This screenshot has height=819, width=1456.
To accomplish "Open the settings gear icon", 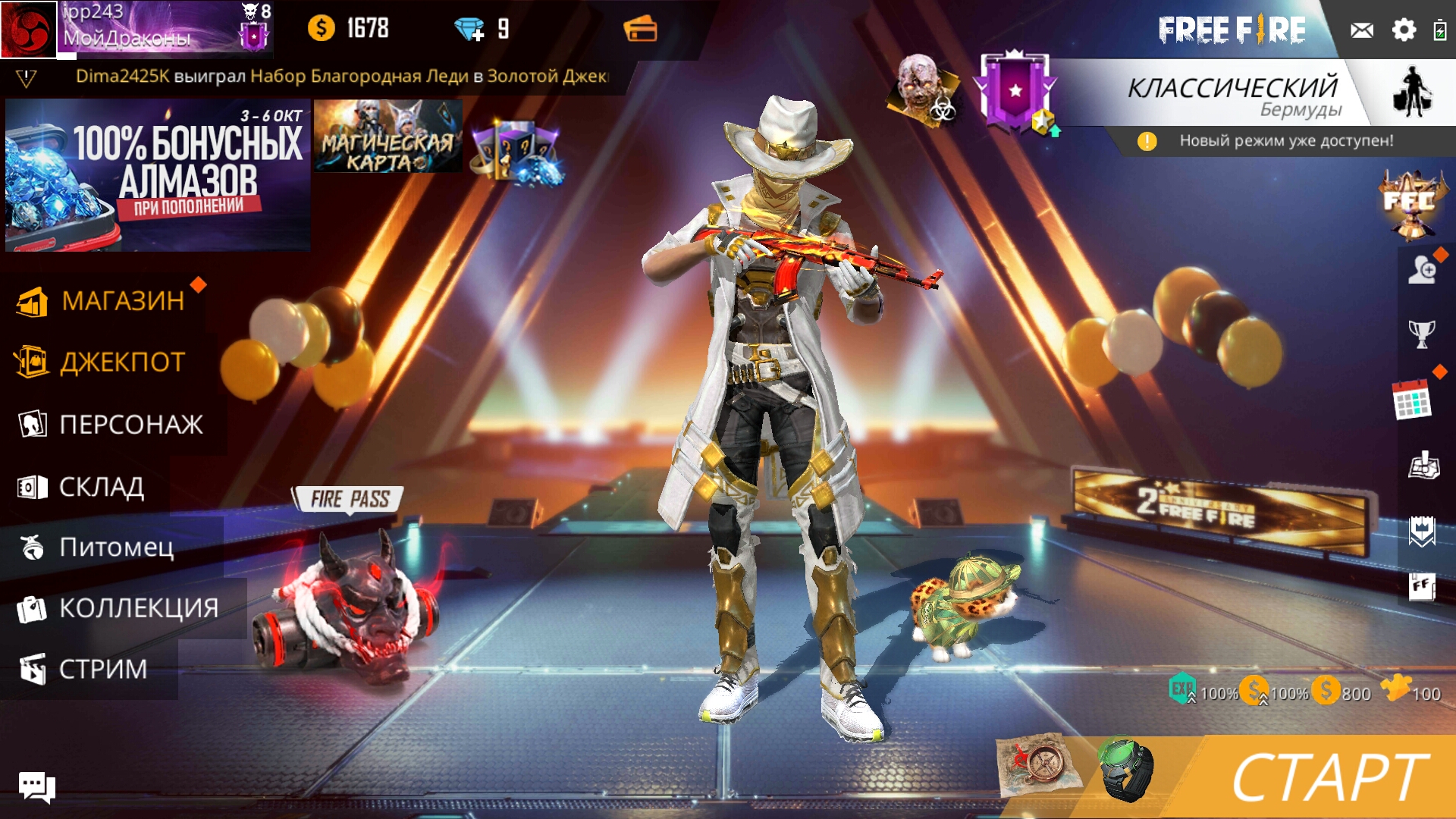I will point(1404,30).
